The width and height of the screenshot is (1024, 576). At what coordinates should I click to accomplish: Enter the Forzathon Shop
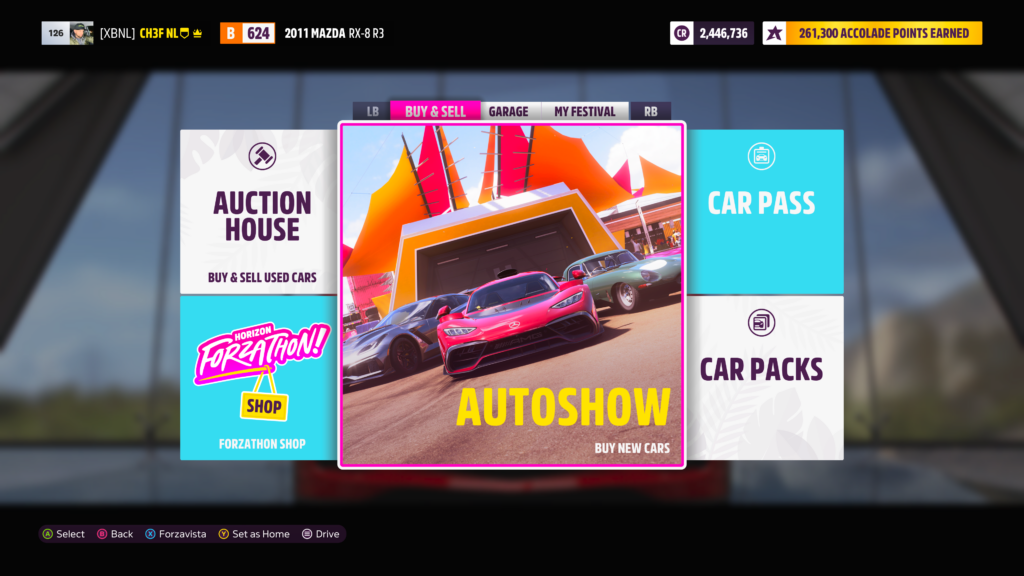click(260, 378)
